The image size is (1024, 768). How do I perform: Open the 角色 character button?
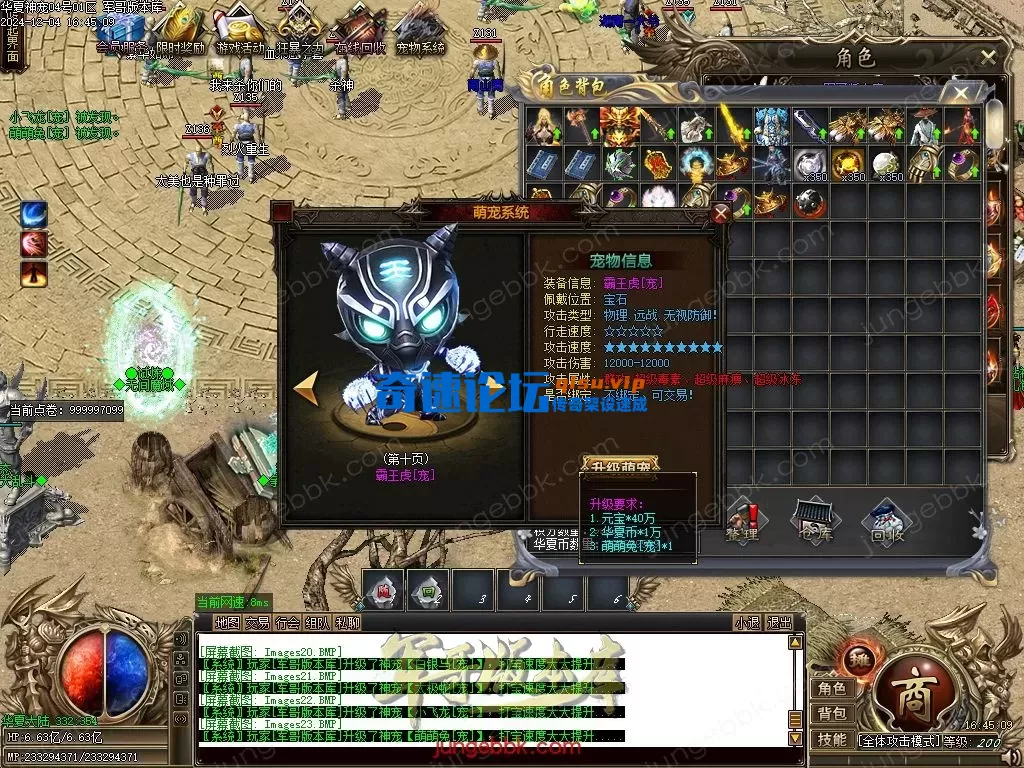(x=831, y=688)
